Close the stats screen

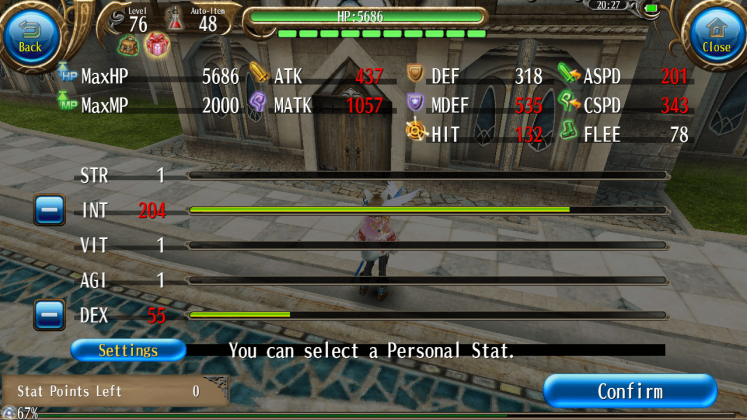[x=716, y=34]
